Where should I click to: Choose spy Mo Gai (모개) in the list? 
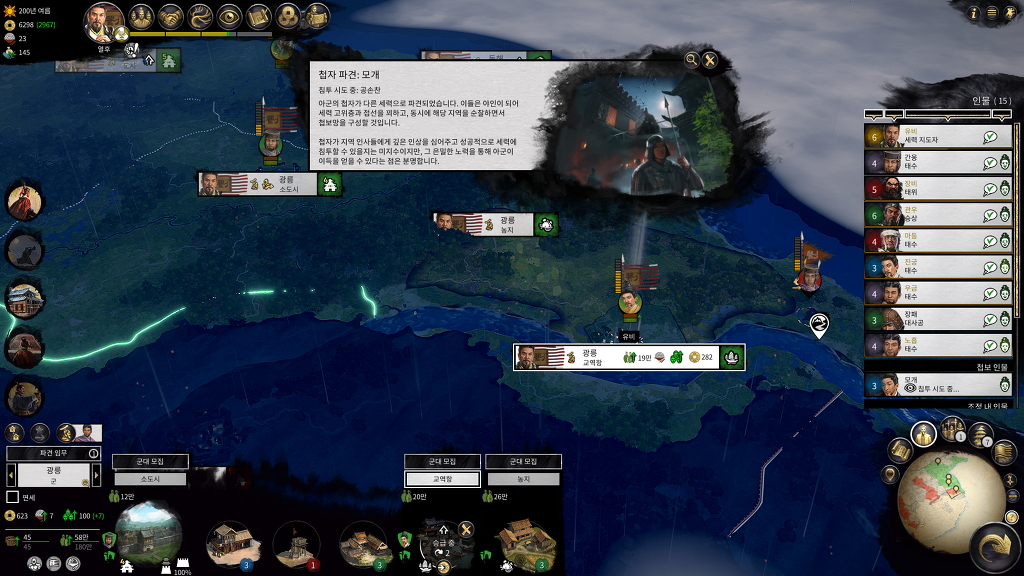coord(925,384)
